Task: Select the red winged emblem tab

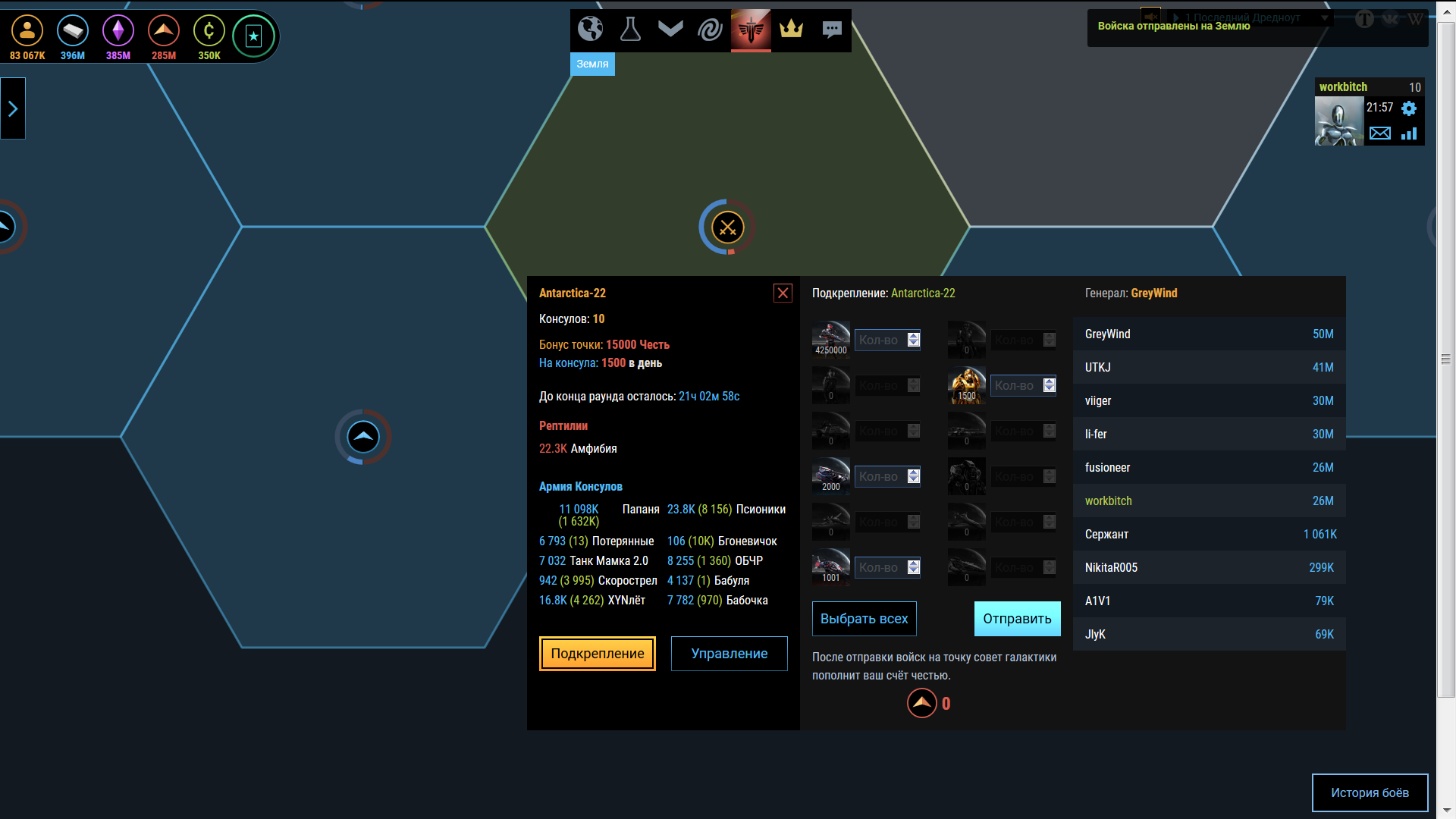Action: click(751, 30)
